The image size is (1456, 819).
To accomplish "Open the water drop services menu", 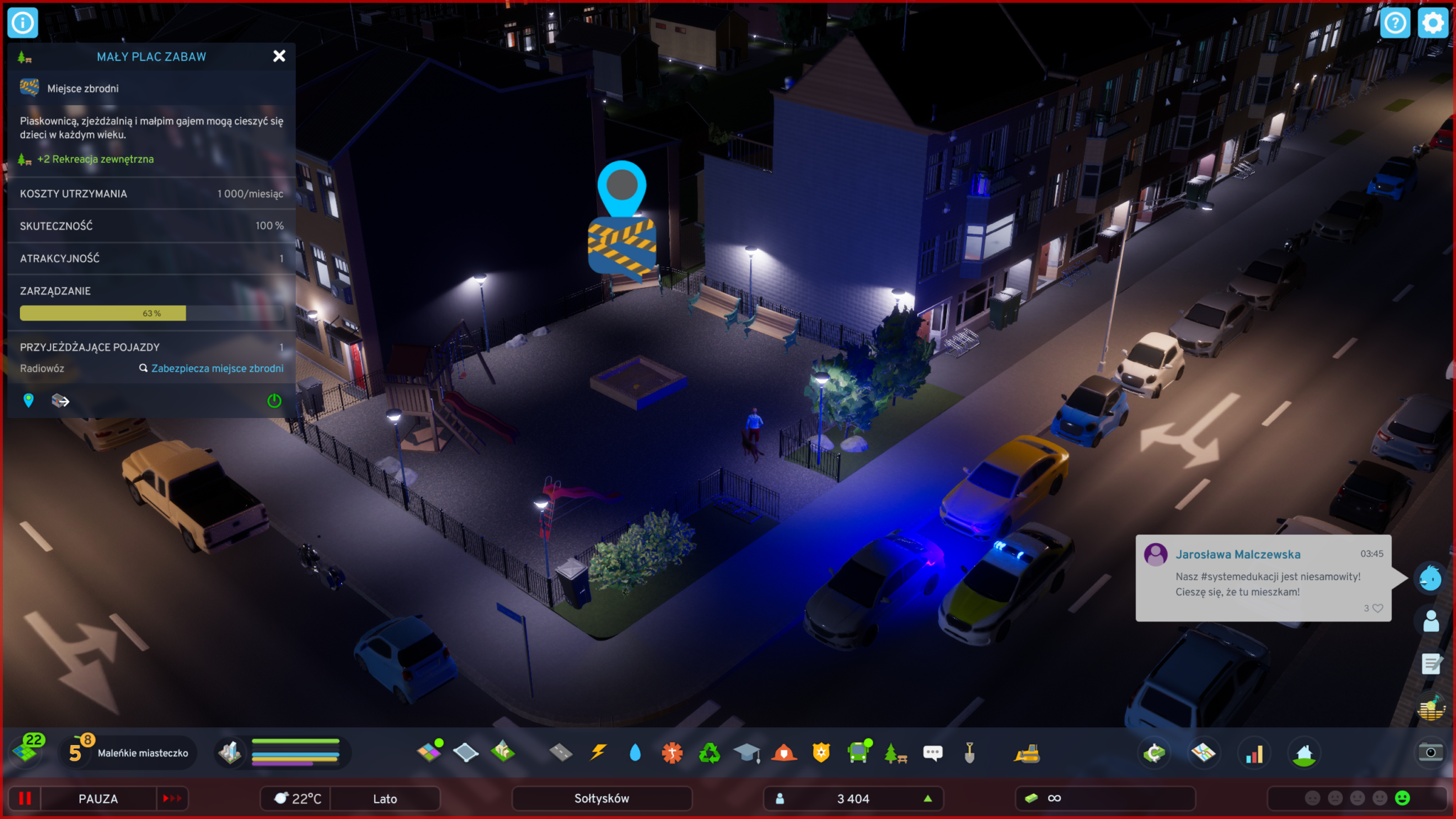I will coord(635,752).
